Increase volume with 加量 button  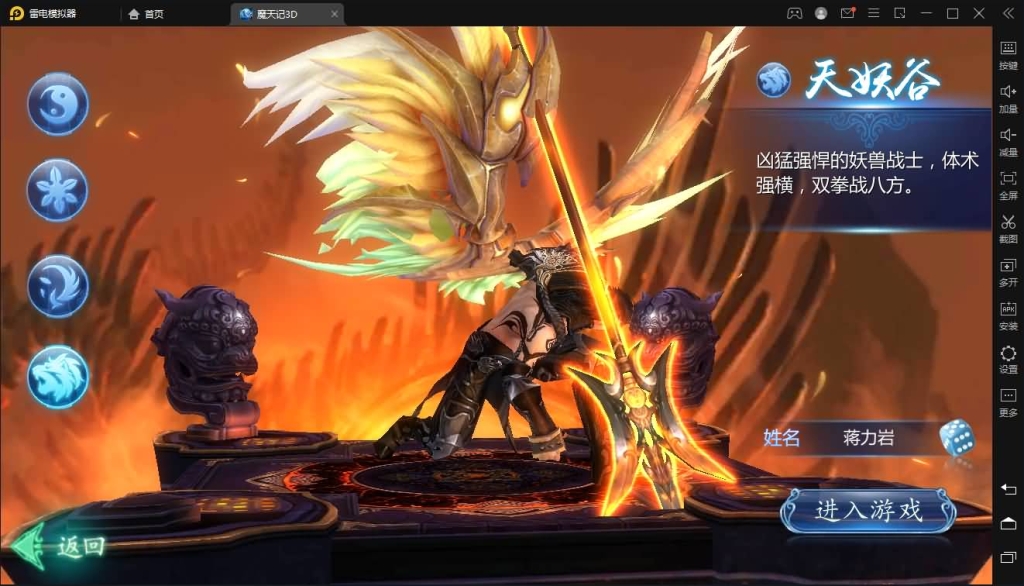pos(1008,97)
